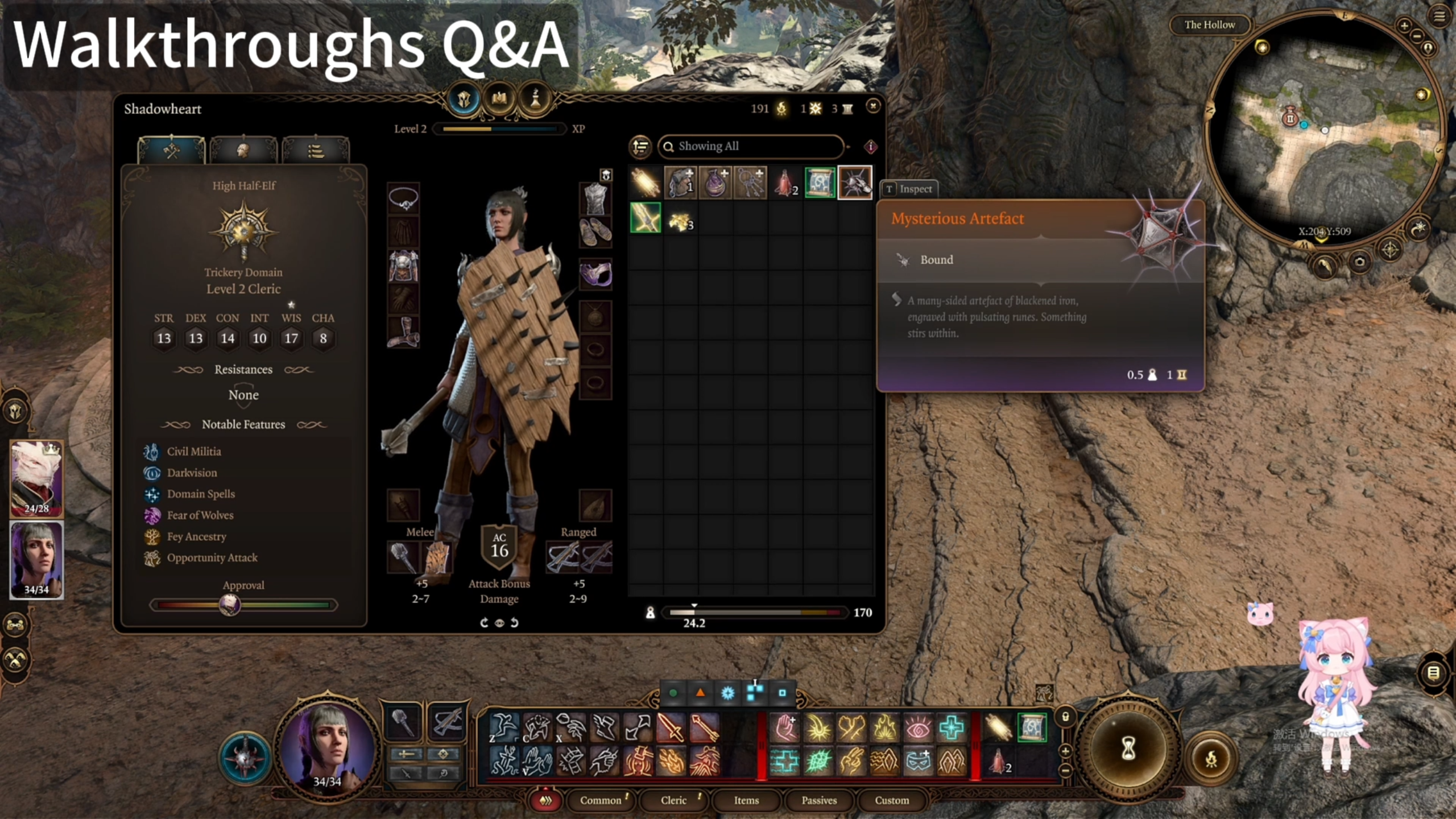Open the keychain container in inventory

coord(750,183)
